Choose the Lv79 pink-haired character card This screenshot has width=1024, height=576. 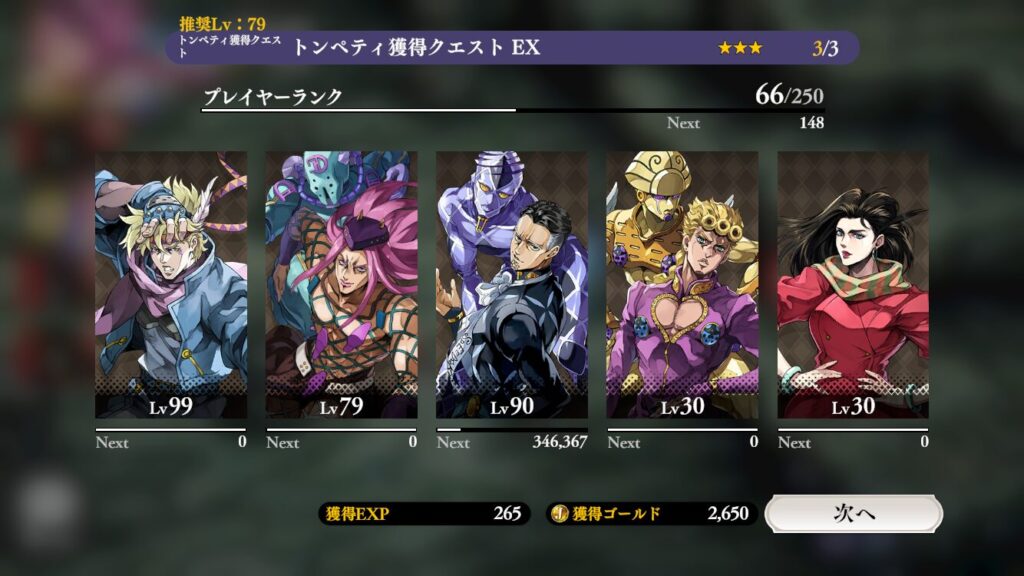tap(342, 285)
